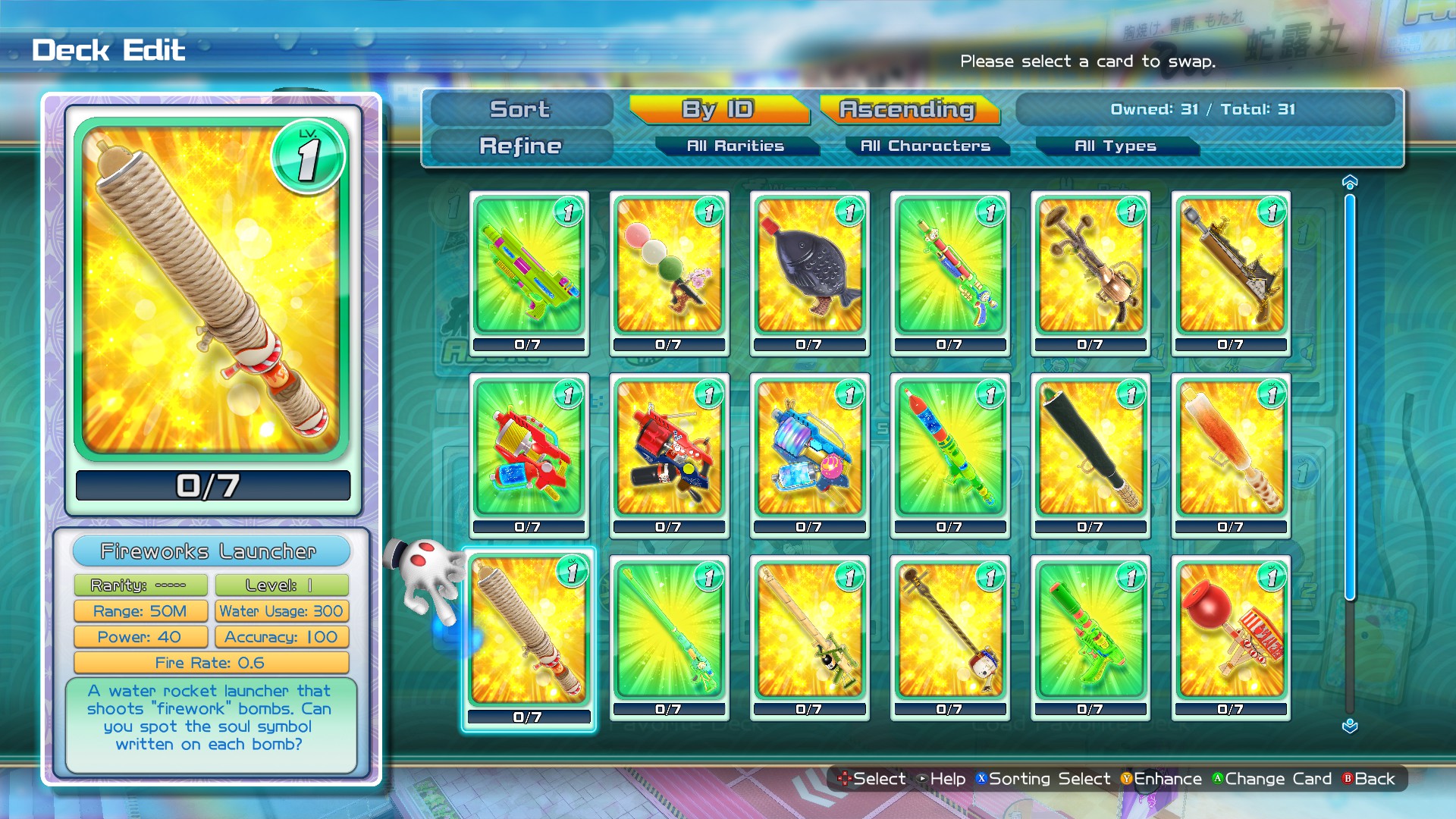Click the Y Enhance button prompt

[1159, 779]
